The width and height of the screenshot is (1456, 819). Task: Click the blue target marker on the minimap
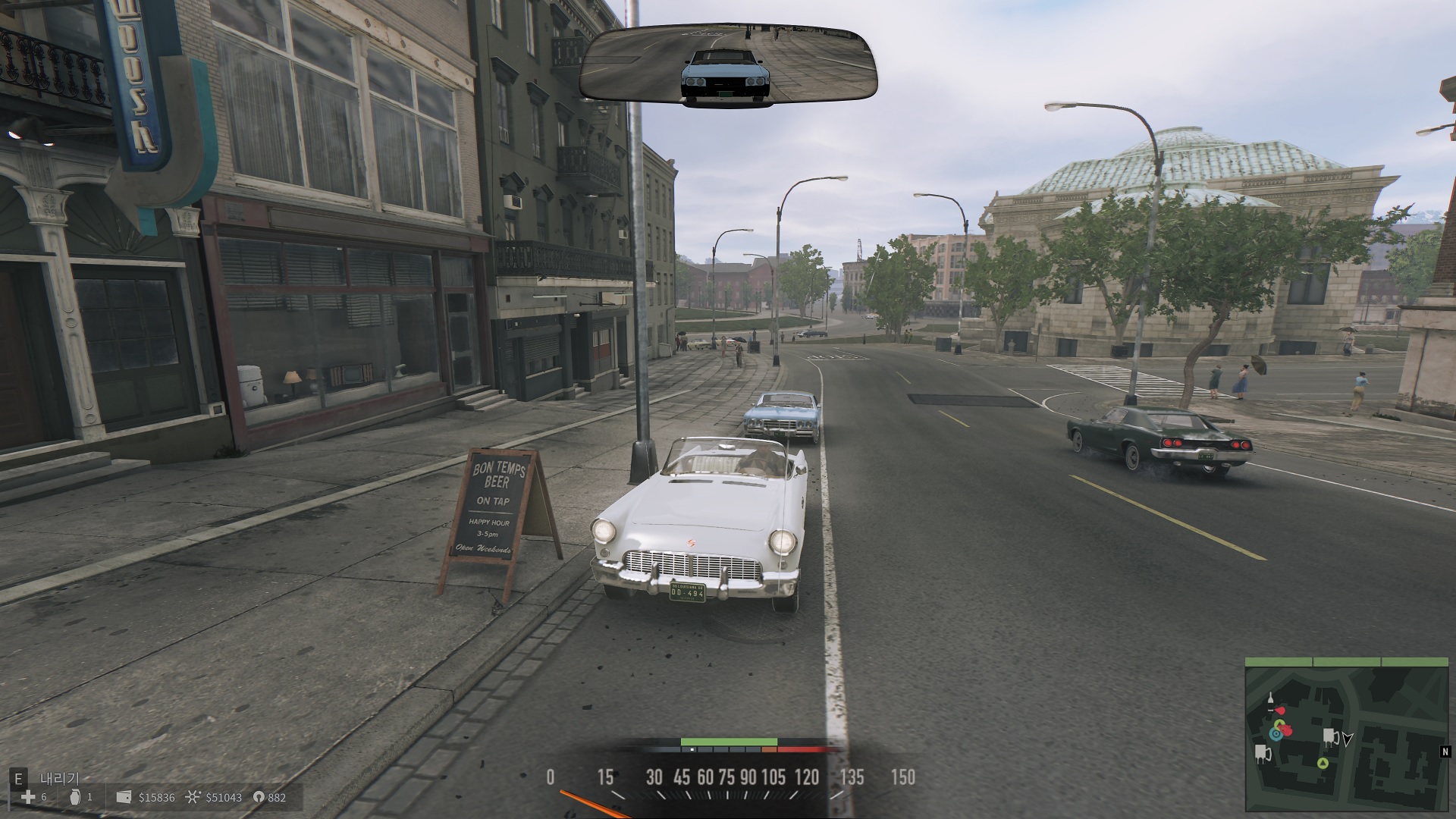1277,733
